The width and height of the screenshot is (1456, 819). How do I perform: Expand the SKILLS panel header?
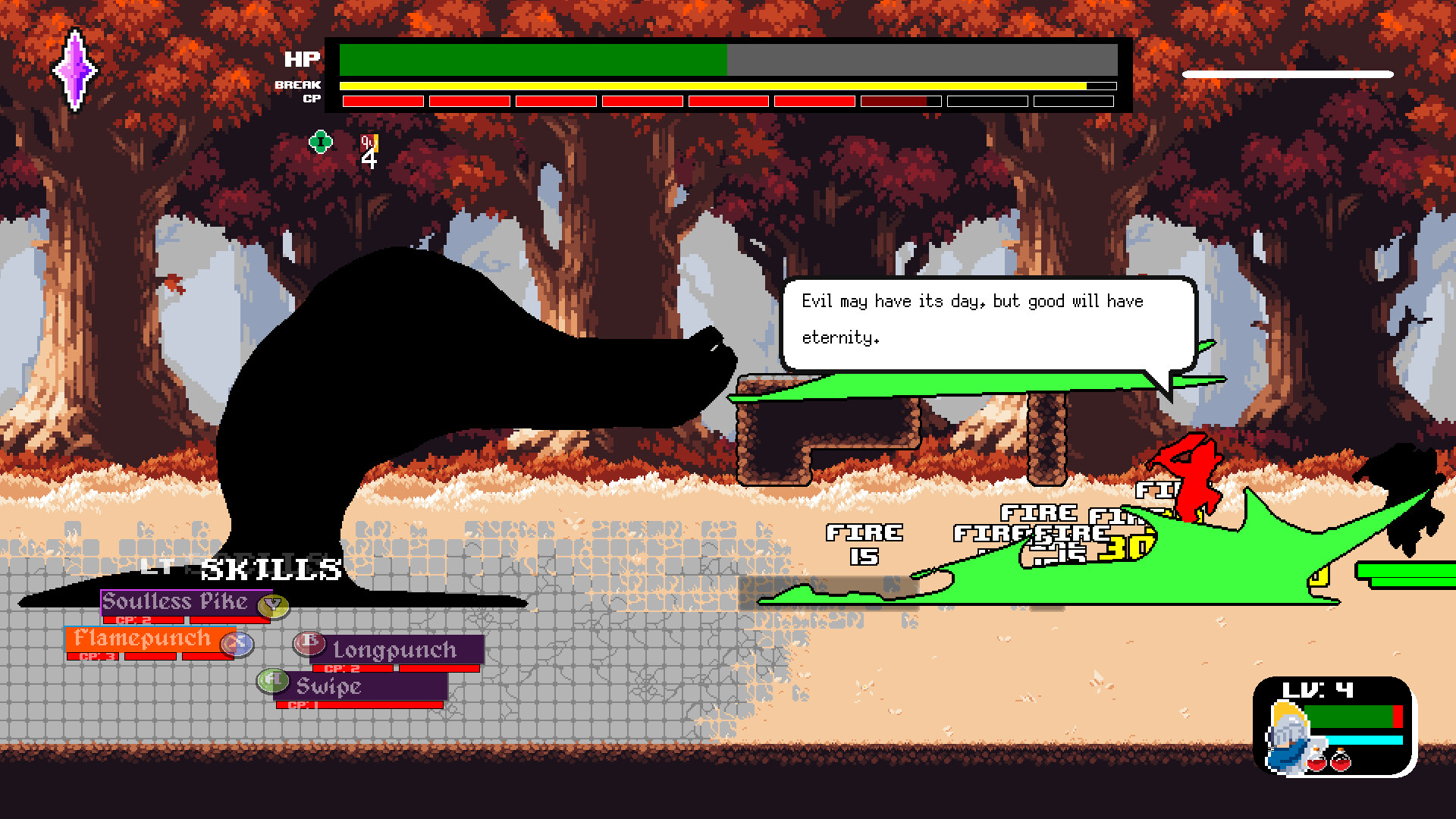(x=268, y=567)
